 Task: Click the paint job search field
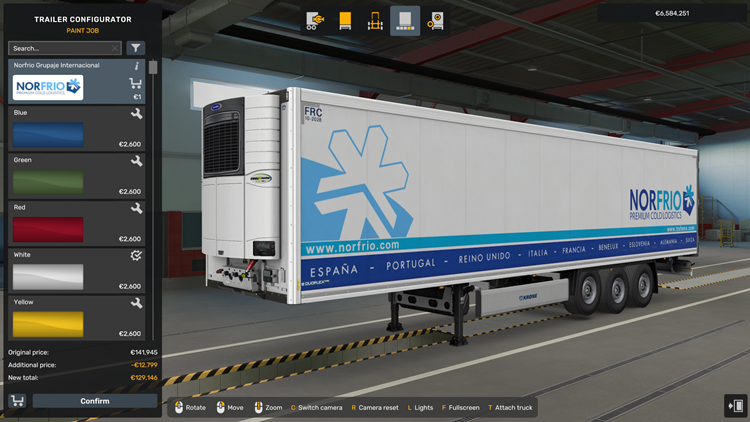(58, 48)
